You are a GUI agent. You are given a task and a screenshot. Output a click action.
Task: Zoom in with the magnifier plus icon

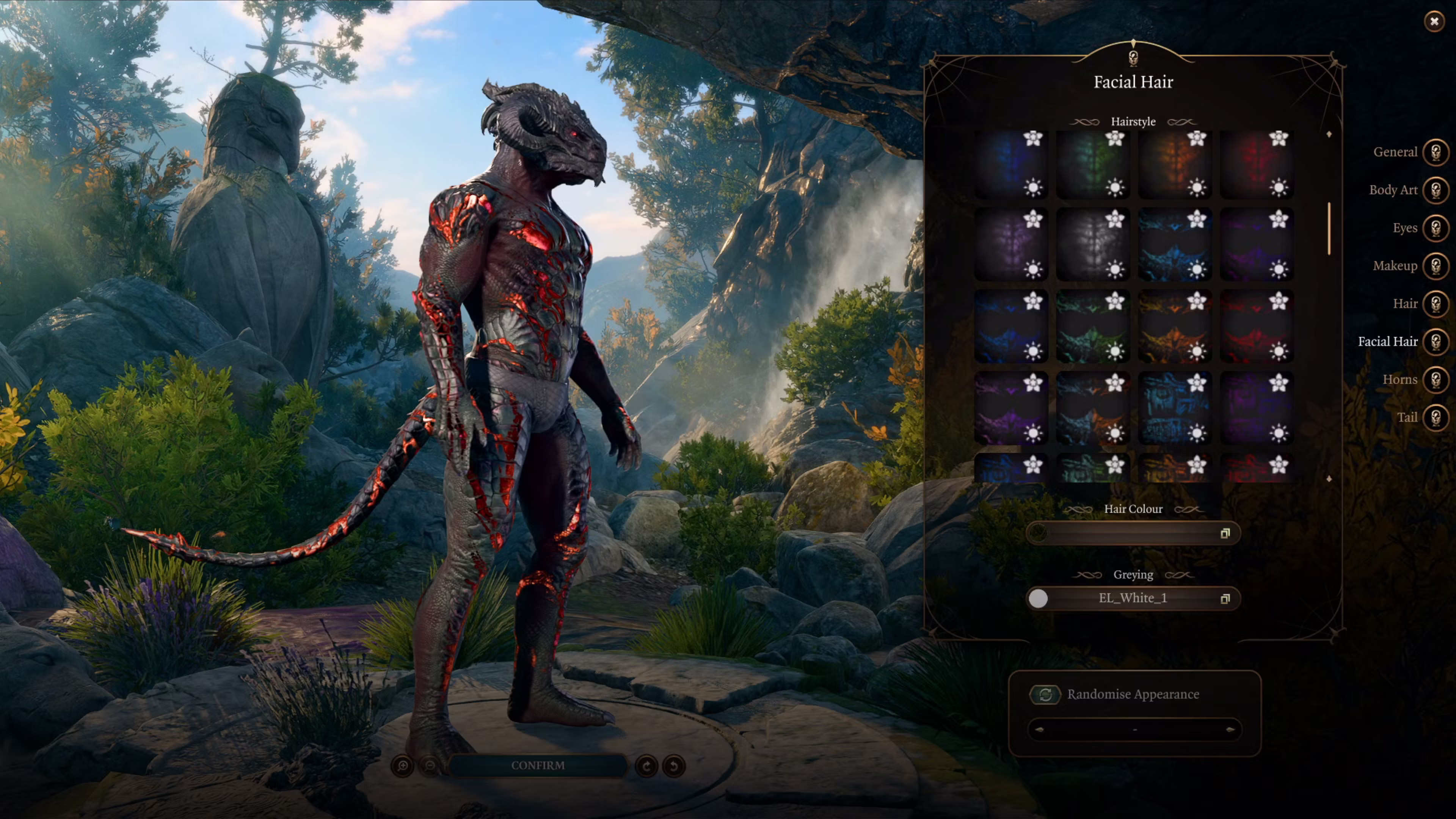[x=402, y=766]
